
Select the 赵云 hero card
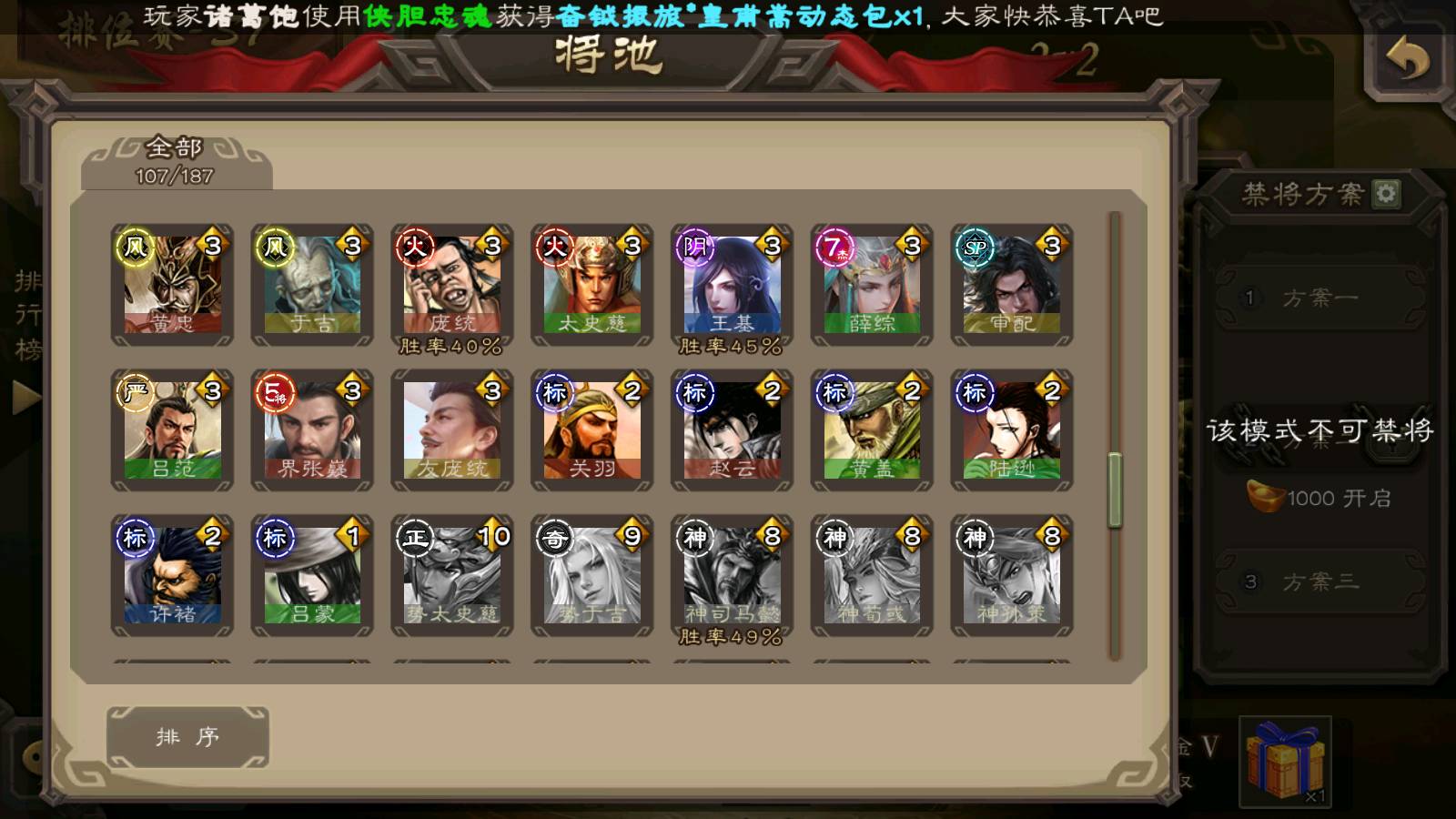[733, 430]
